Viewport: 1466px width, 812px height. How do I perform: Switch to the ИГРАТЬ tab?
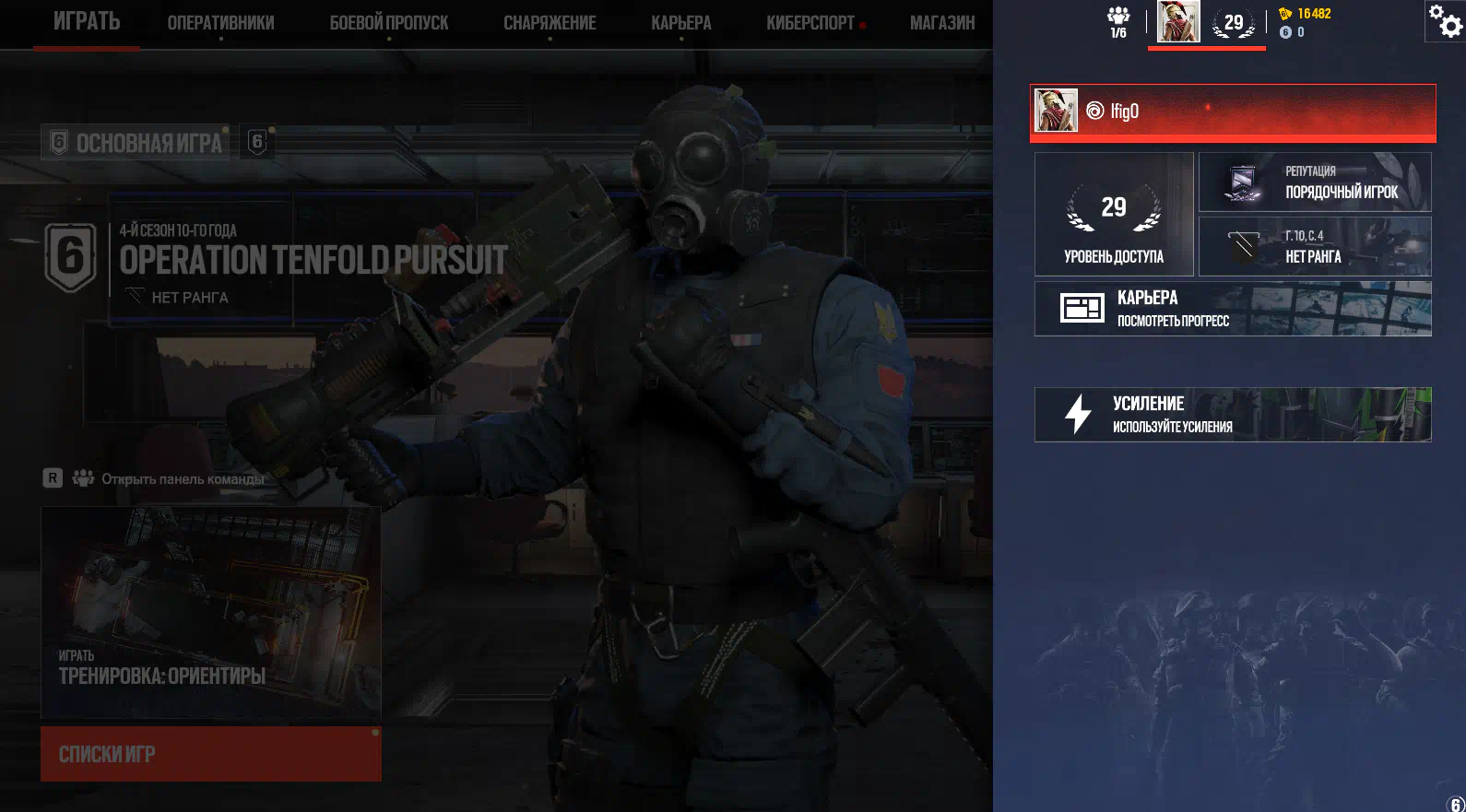[x=87, y=22]
